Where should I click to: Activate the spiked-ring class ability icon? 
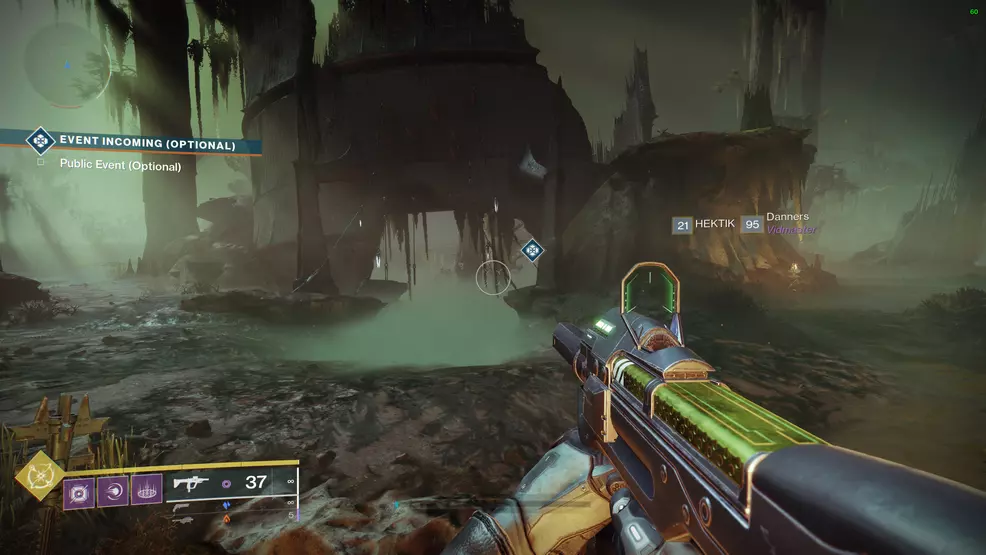point(147,491)
